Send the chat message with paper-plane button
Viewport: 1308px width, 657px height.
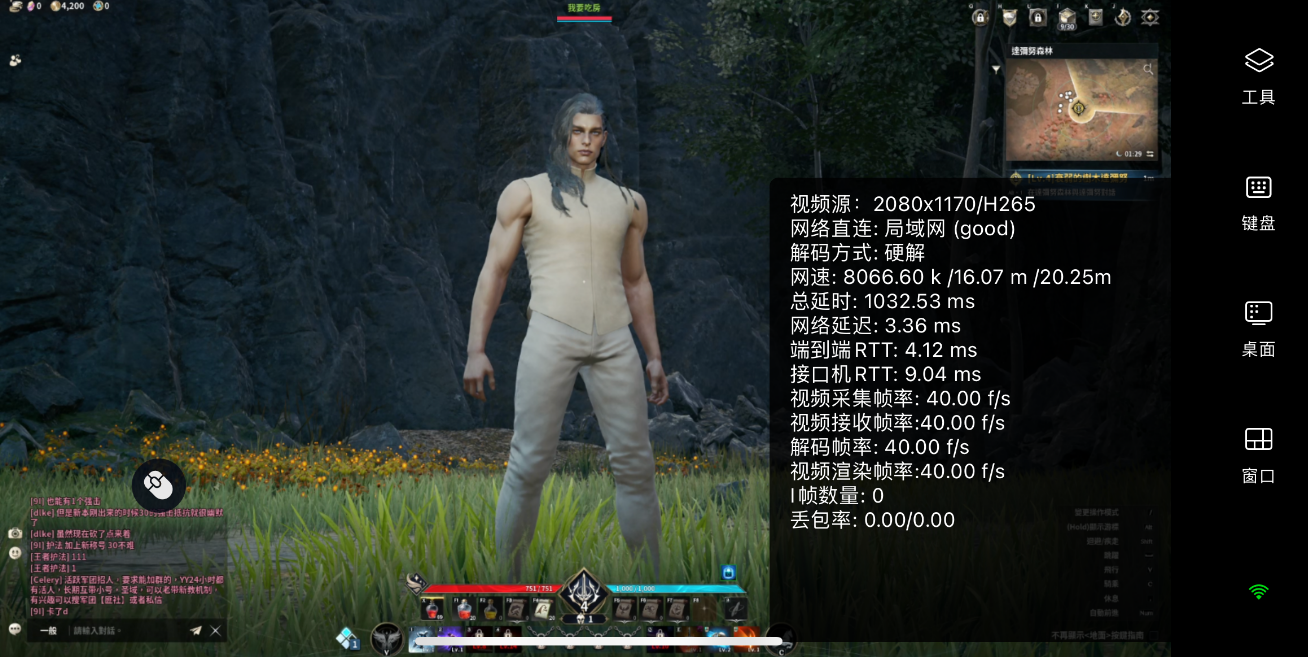point(196,631)
